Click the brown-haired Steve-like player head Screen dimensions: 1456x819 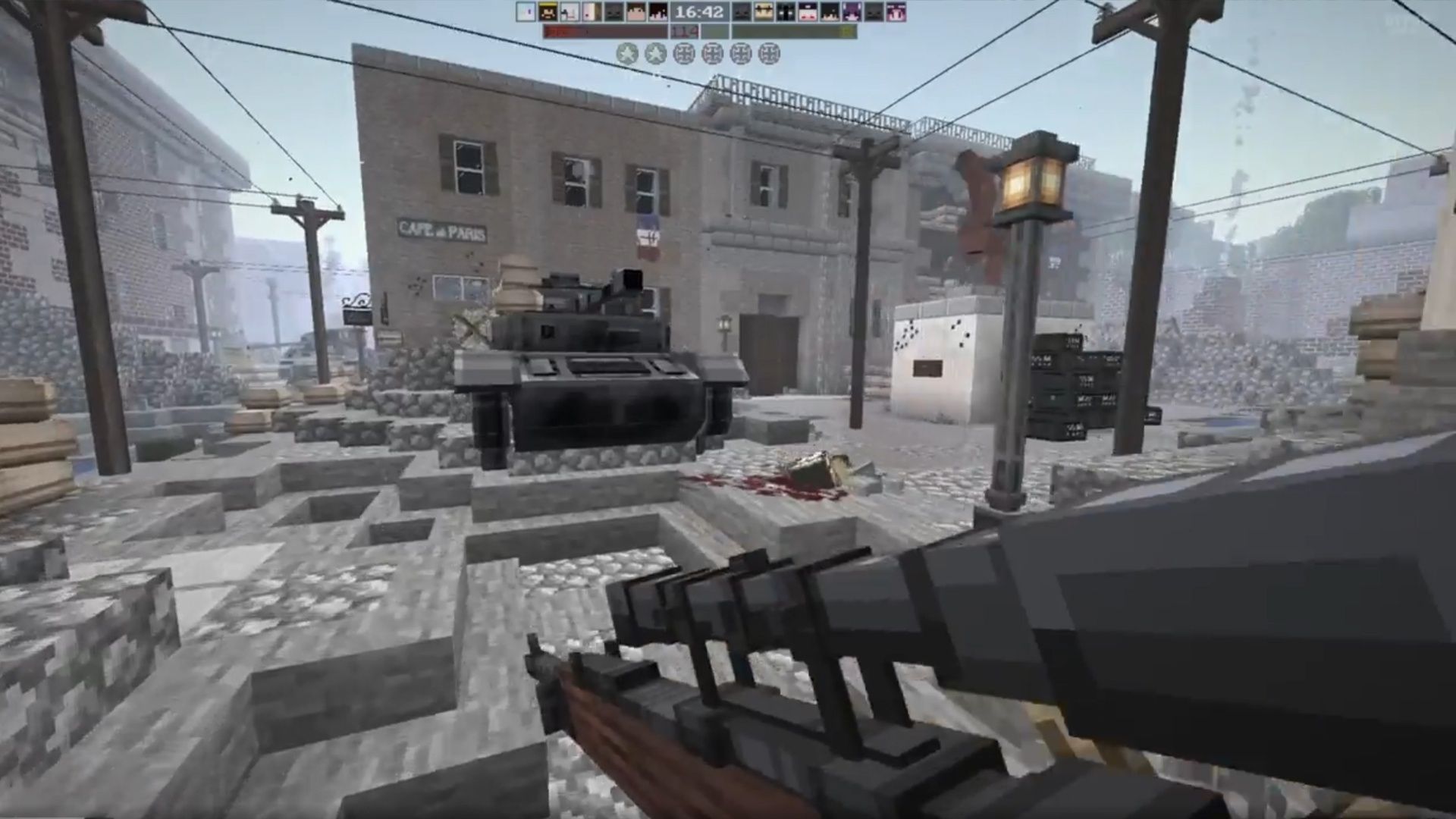click(x=635, y=11)
